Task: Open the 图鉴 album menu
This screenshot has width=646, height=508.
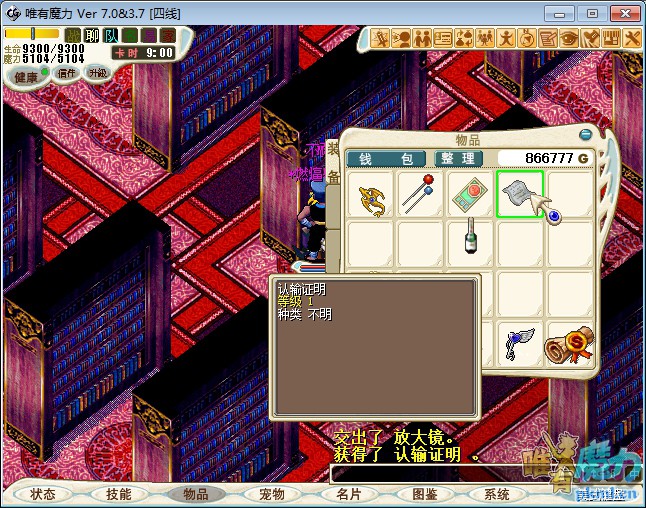Action: click(423, 494)
